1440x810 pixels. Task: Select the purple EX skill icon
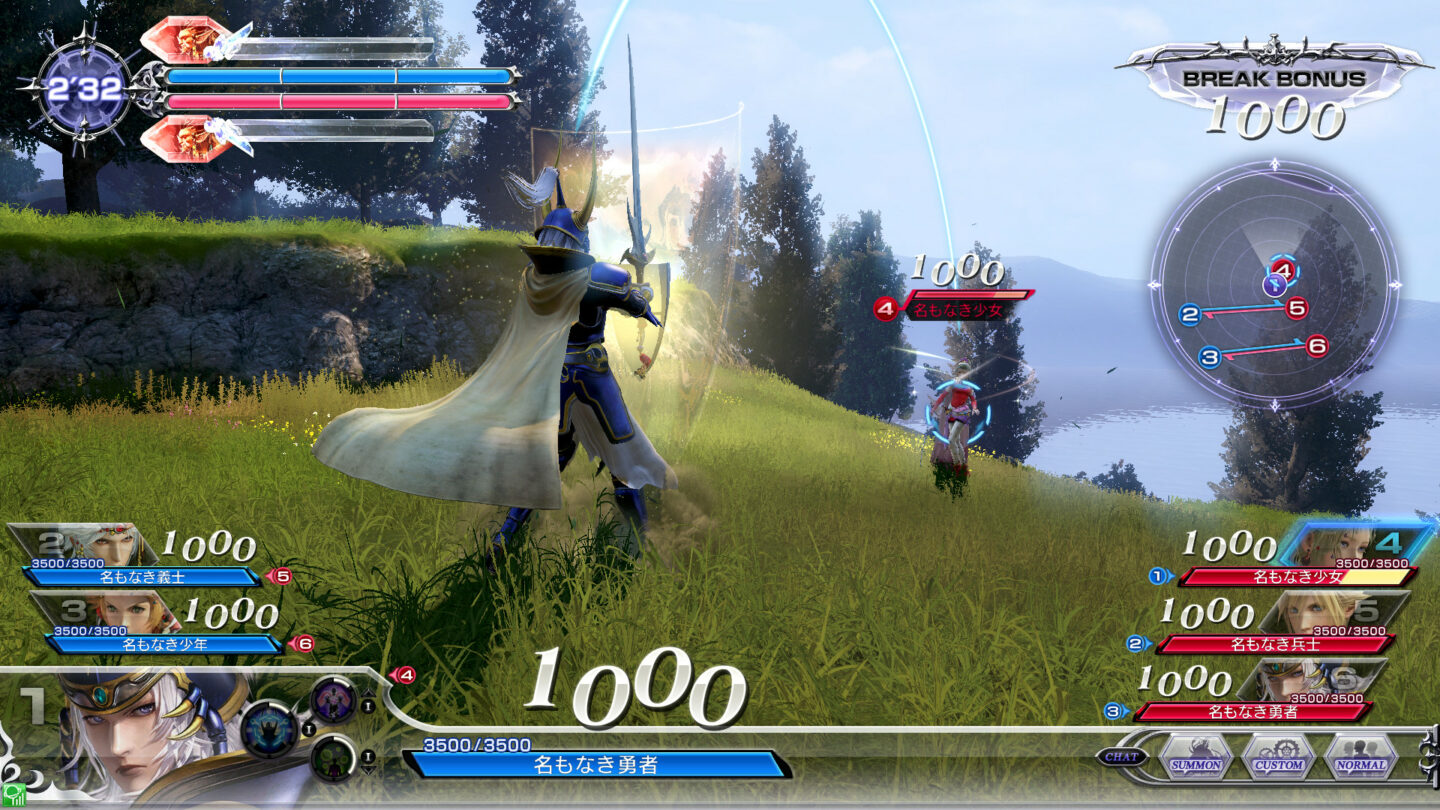[333, 700]
